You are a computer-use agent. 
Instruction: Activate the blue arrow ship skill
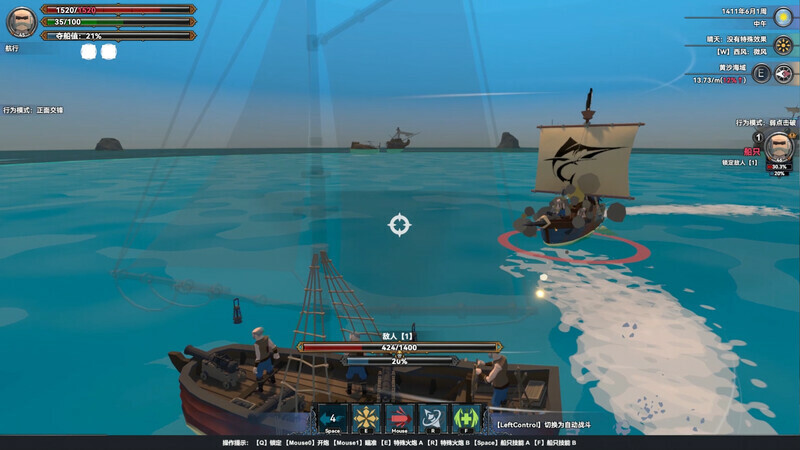pos(333,418)
